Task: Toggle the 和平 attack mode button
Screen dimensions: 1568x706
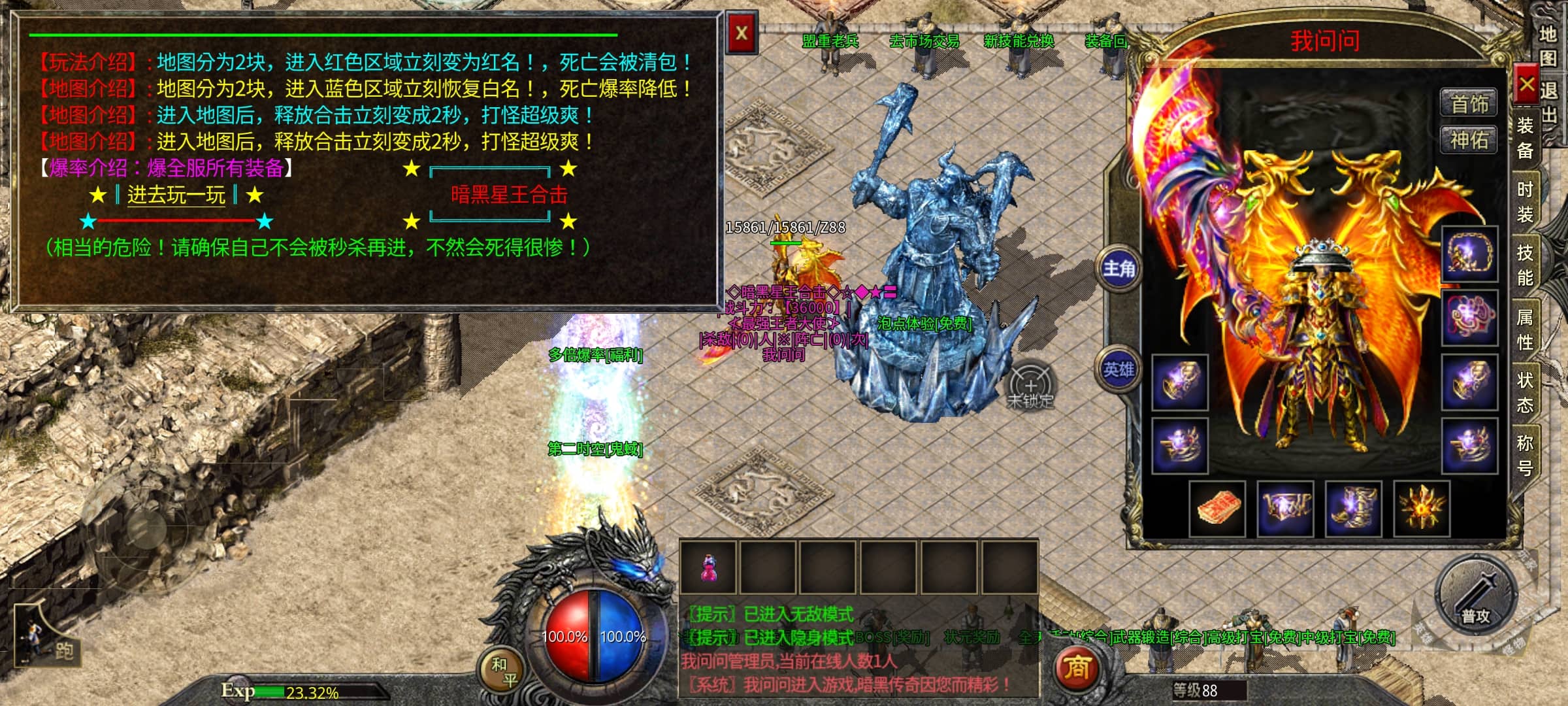Action: [504, 672]
